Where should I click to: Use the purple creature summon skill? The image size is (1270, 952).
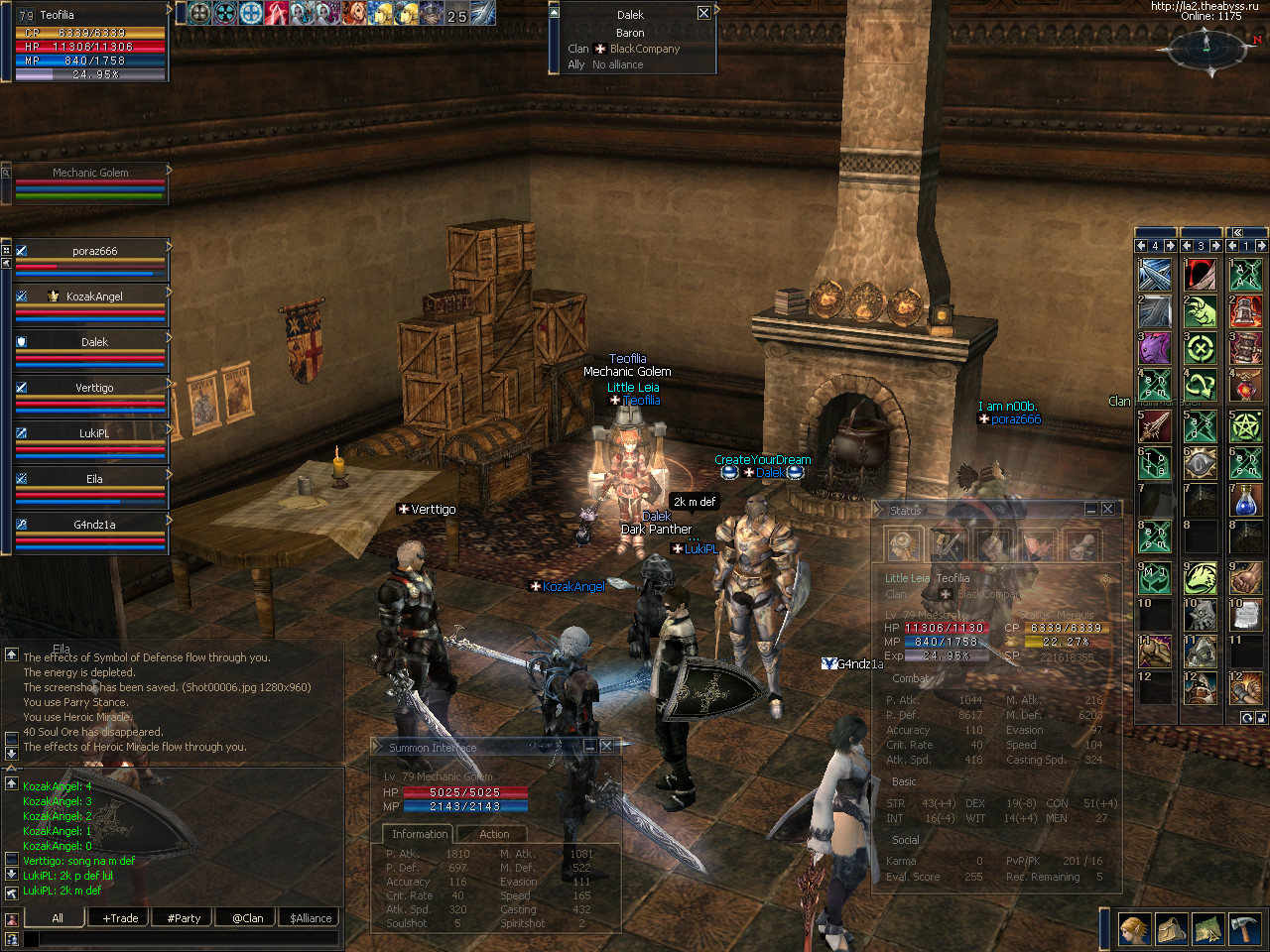(1155, 349)
